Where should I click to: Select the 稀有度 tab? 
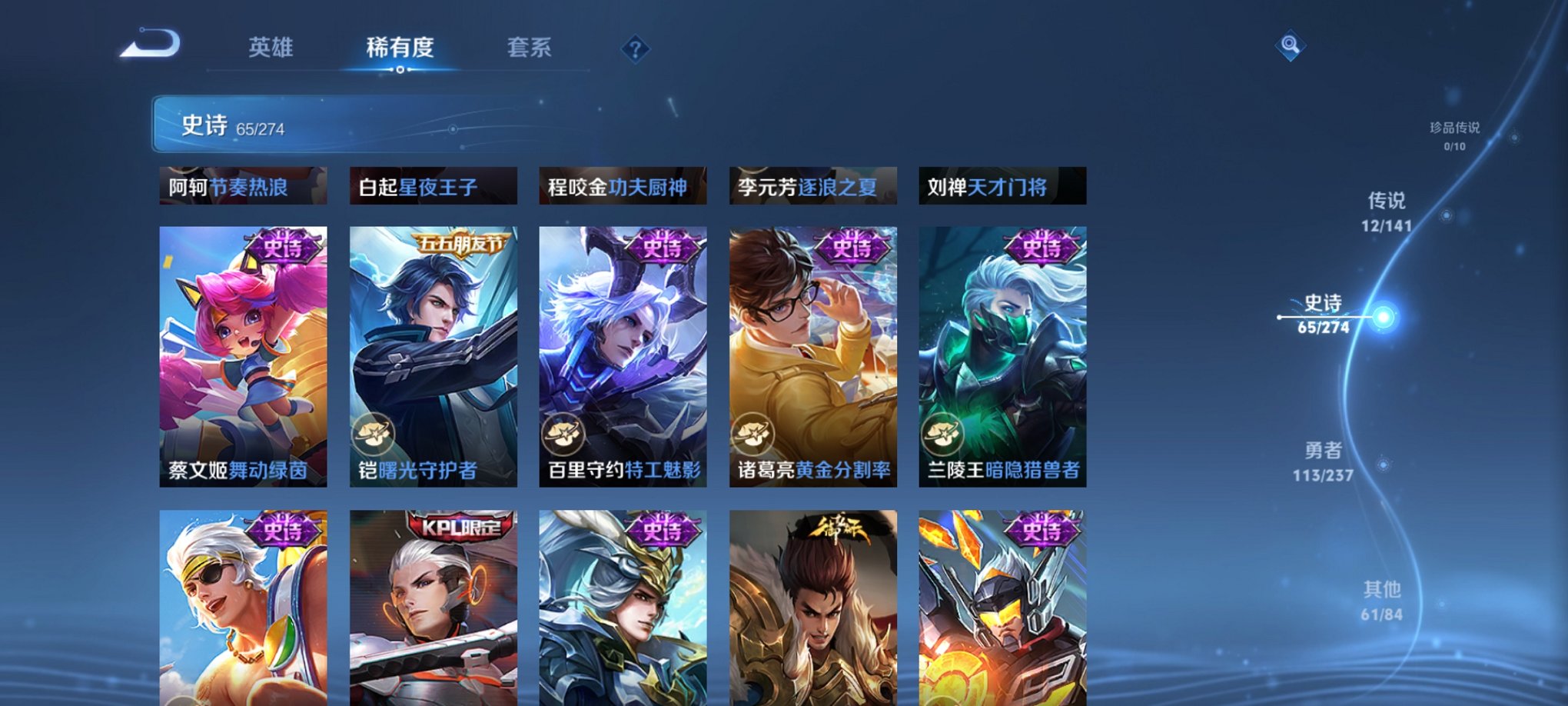[400, 48]
